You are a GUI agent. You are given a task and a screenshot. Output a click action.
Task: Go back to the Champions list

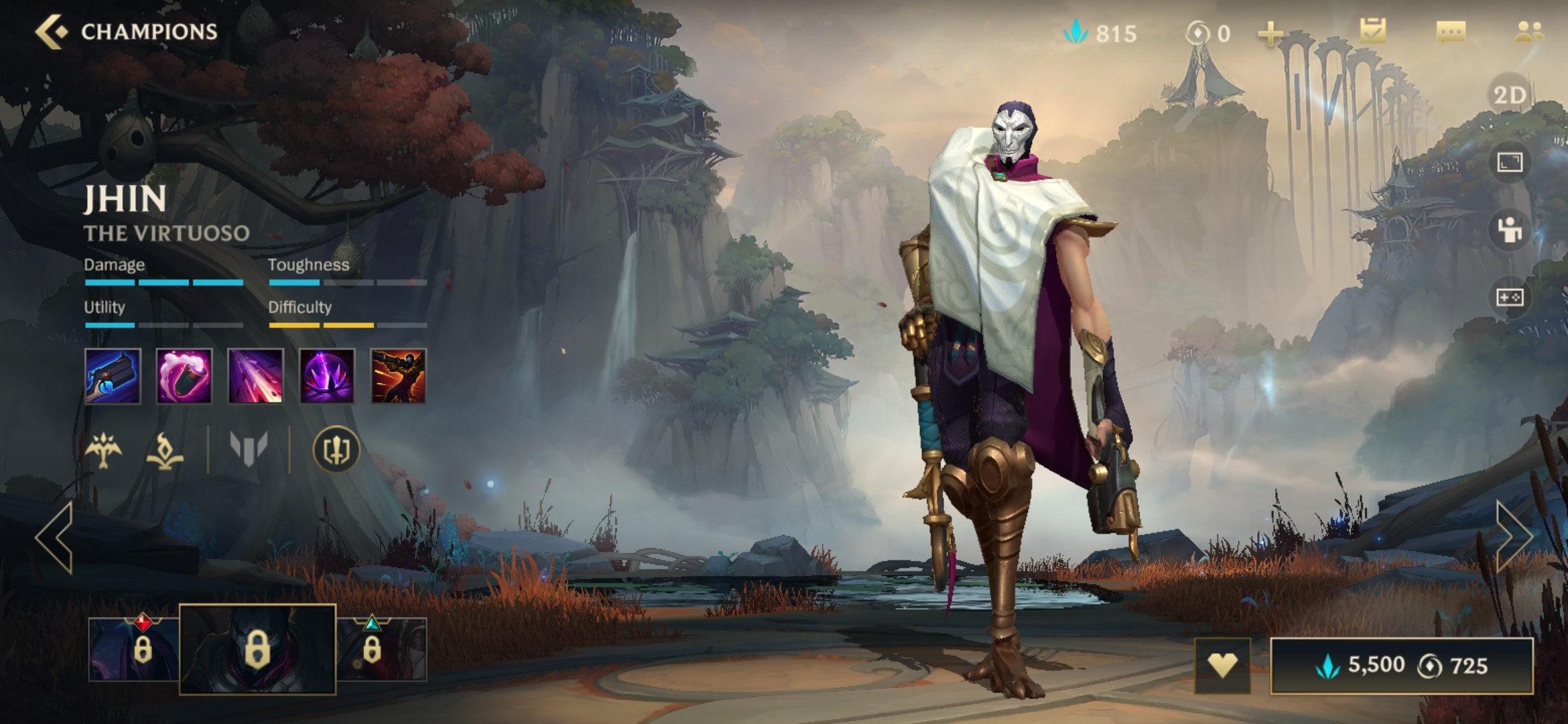[x=52, y=32]
